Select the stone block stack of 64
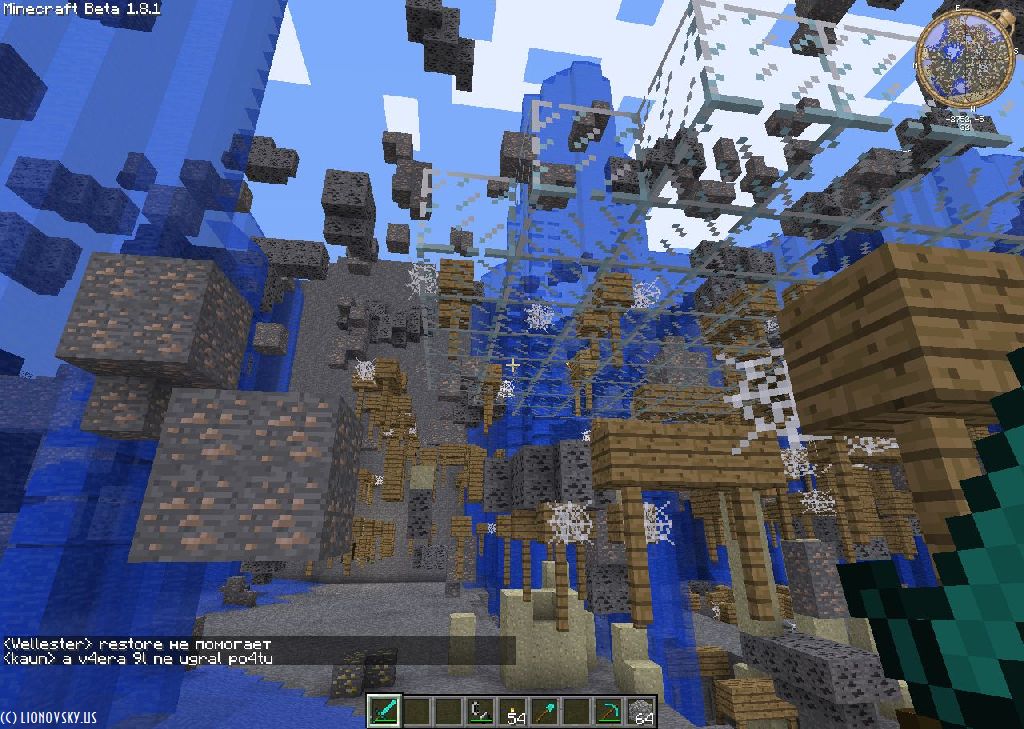Screen dimensions: 1024x729 [640, 711]
